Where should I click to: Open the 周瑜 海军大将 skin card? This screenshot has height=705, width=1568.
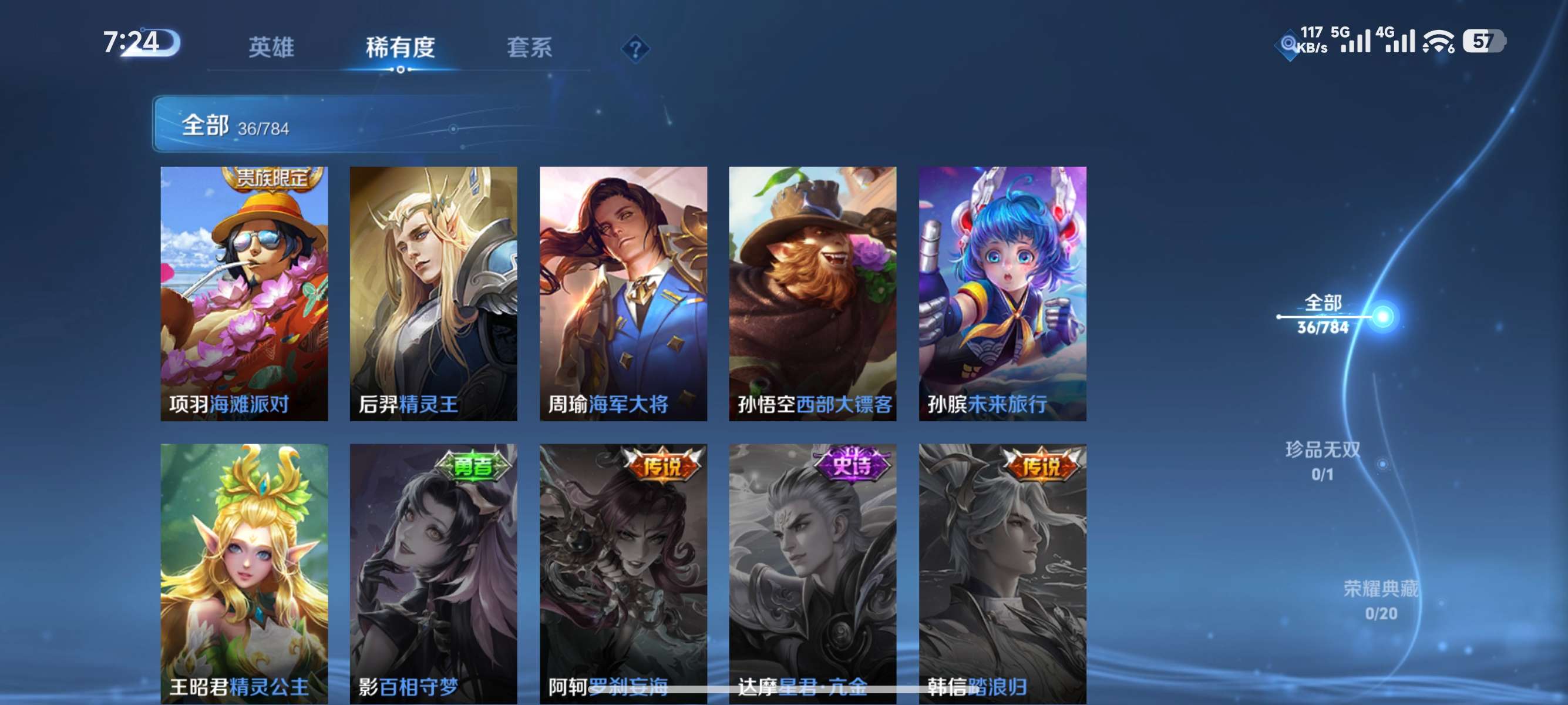623,293
